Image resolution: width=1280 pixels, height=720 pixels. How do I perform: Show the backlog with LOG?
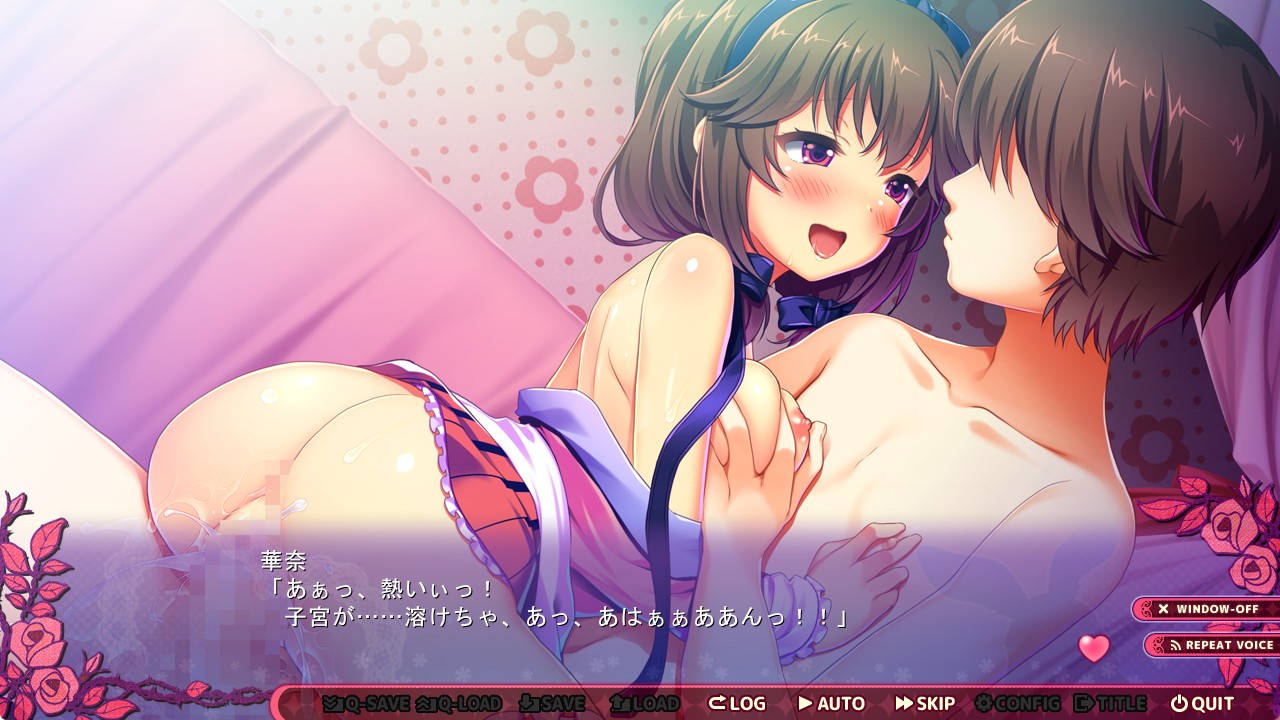click(x=737, y=703)
